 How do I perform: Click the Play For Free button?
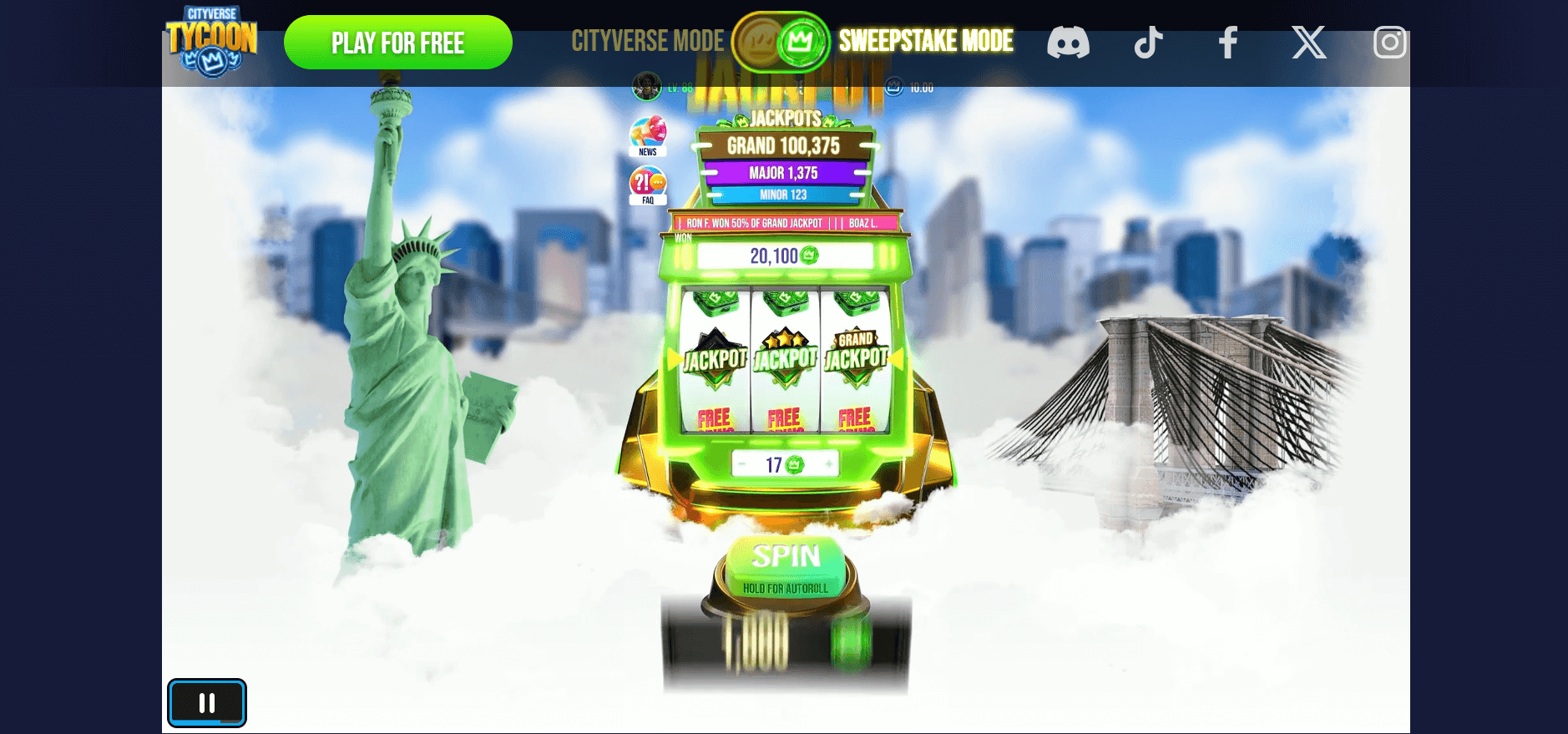coord(397,43)
